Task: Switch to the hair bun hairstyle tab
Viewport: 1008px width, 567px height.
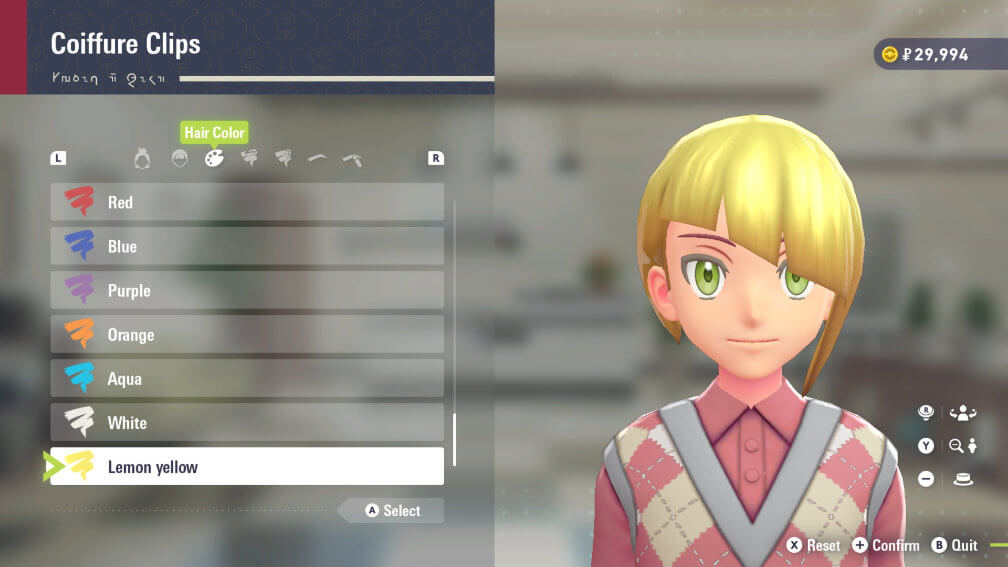Action: coord(143,158)
